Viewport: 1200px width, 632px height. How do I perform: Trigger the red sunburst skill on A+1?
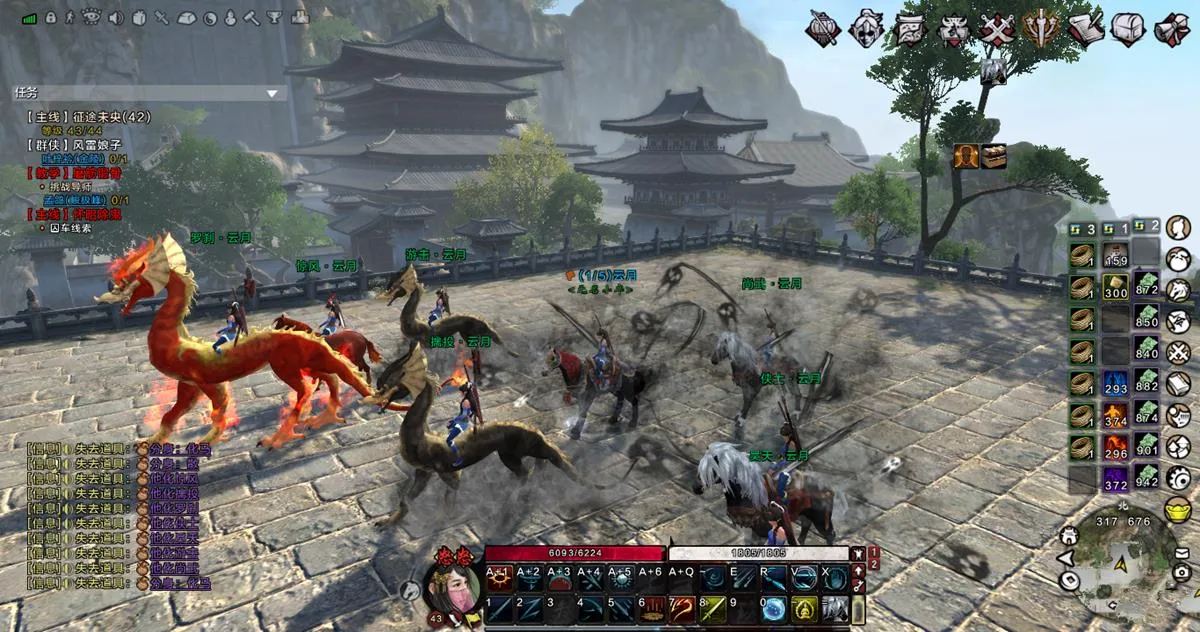499,578
